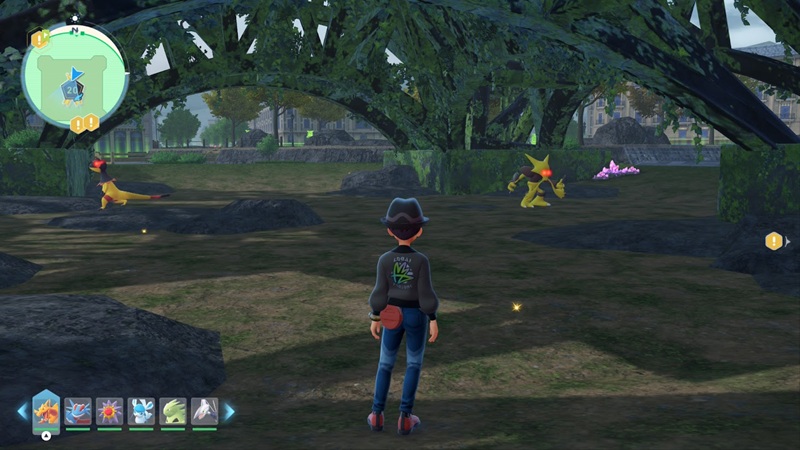Select the grey winged creature party slot
The height and width of the screenshot is (450, 800).
pos(204,411)
